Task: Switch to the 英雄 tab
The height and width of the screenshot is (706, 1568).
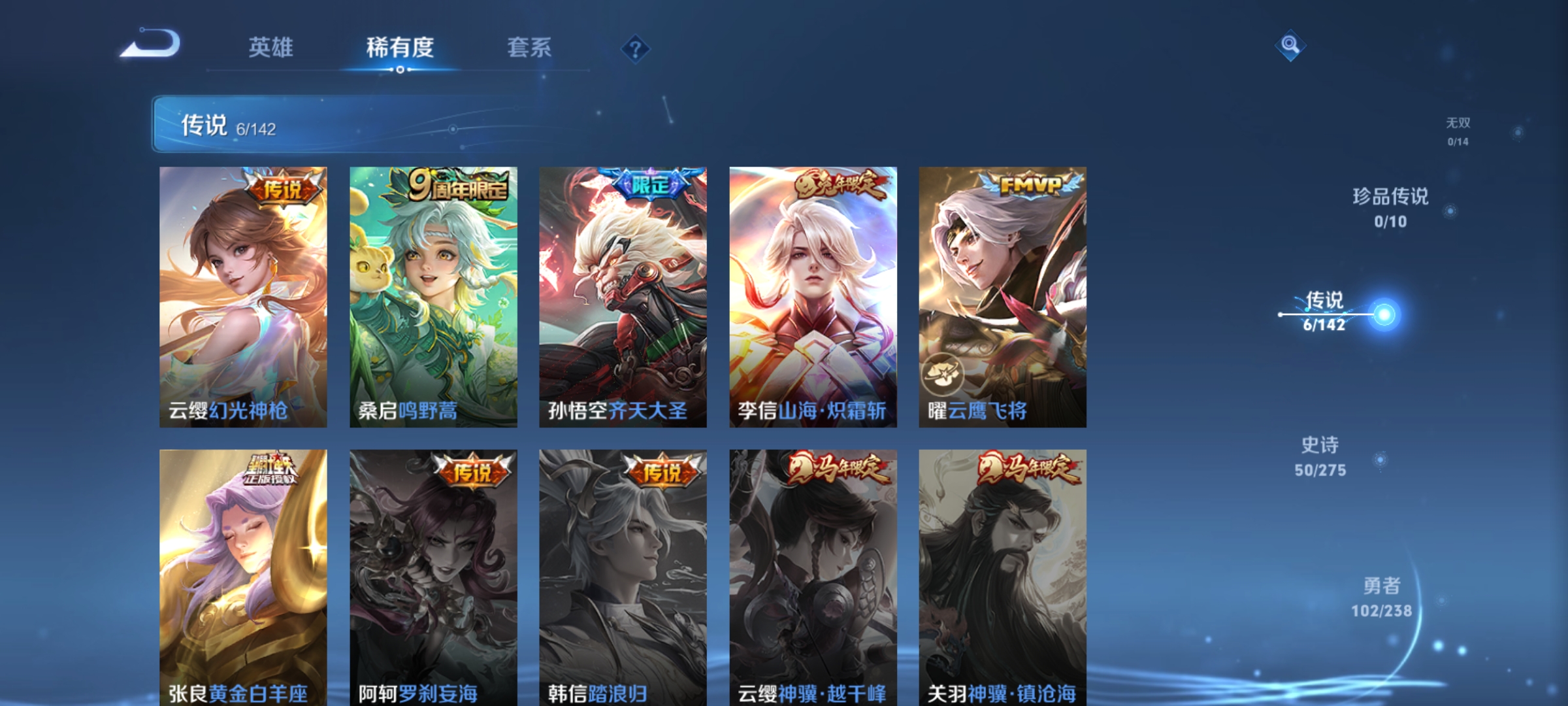Action: [x=270, y=47]
